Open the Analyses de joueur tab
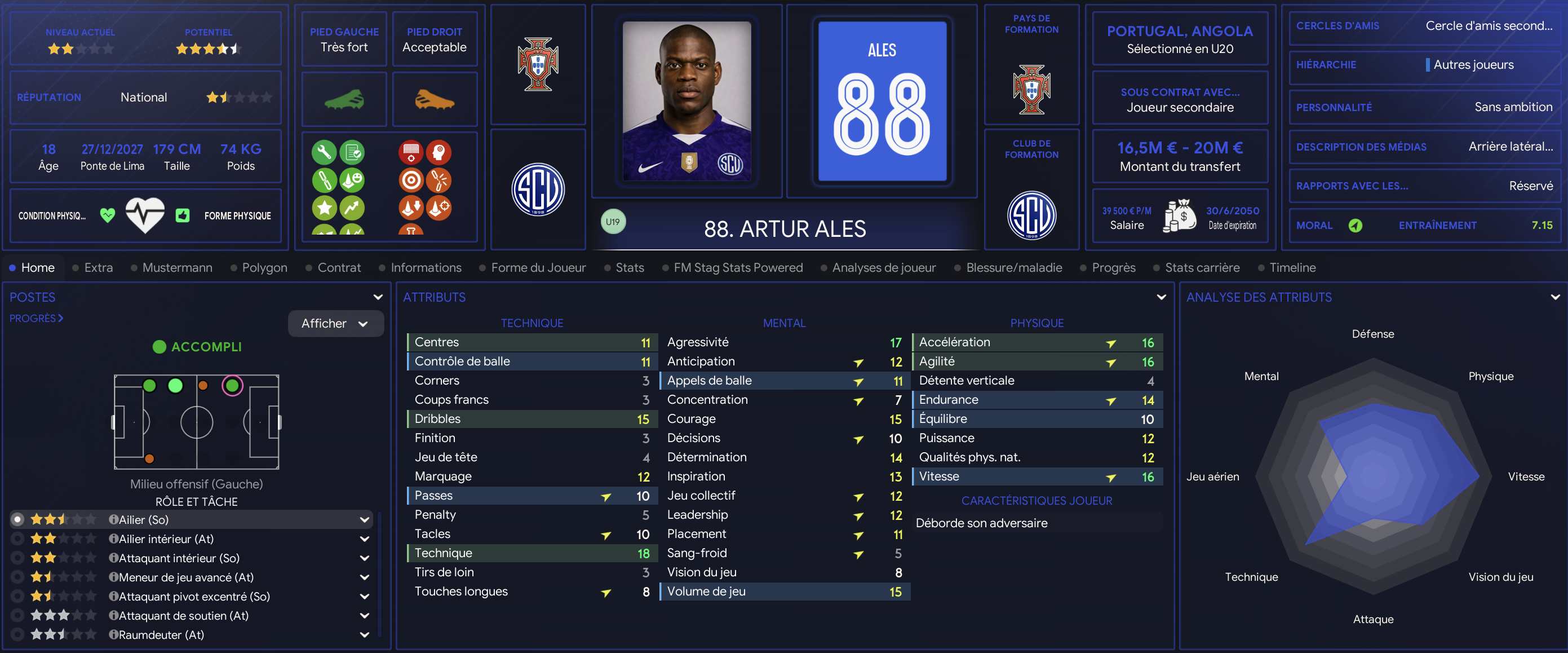This screenshot has width=1568, height=653. coord(883,267)
